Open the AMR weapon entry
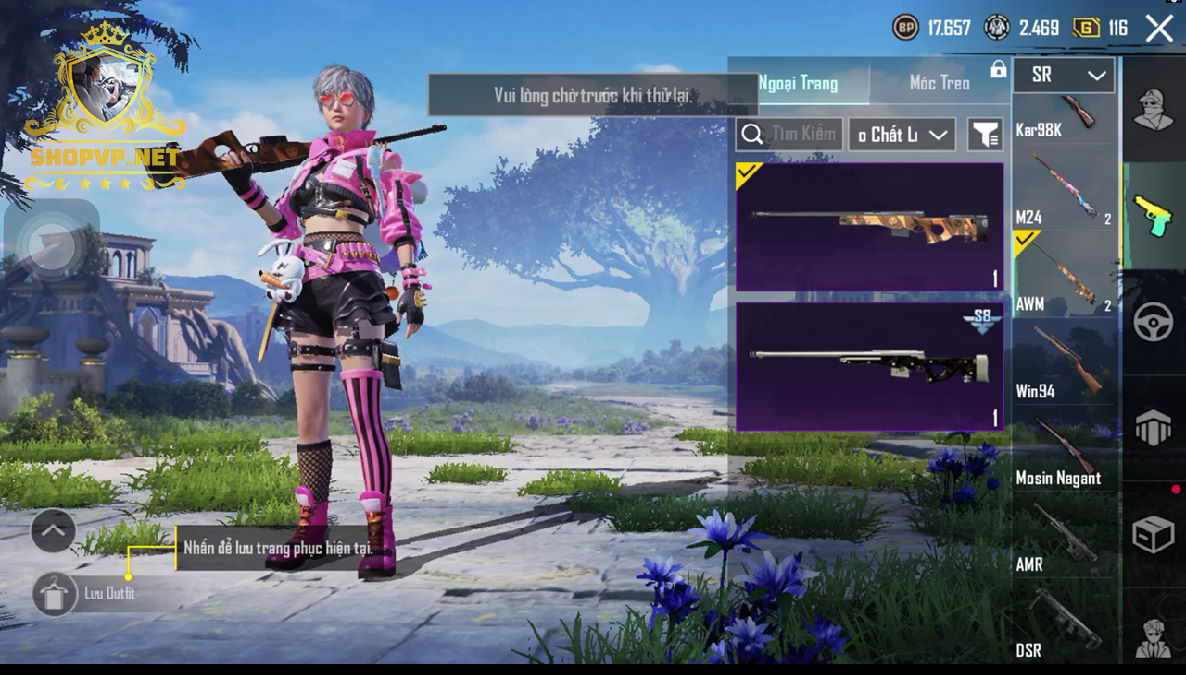Screen dimensions: 1186x675 1064,535
